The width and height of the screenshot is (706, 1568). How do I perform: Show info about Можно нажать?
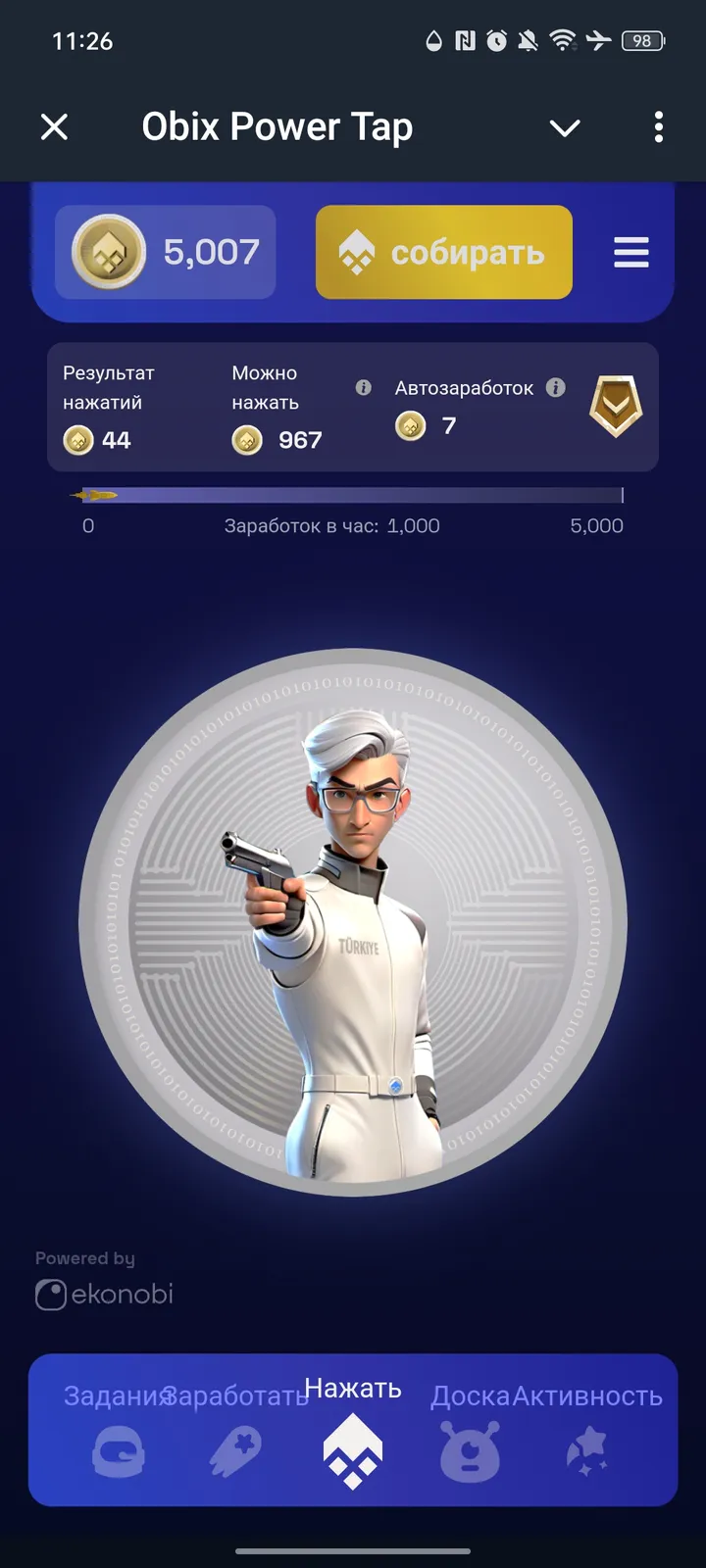363,387
